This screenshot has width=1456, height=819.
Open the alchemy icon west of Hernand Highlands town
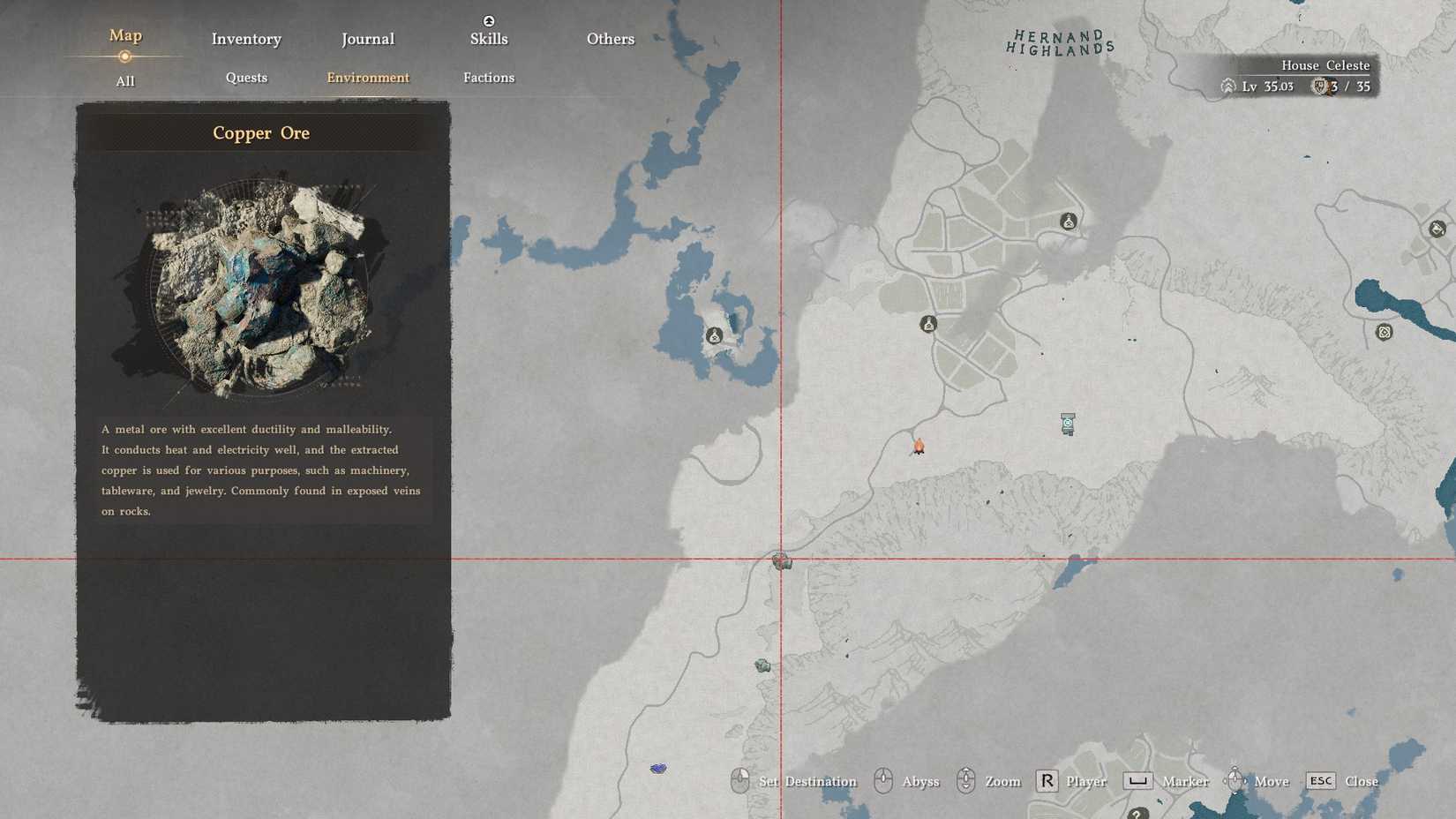click(929, 324)
